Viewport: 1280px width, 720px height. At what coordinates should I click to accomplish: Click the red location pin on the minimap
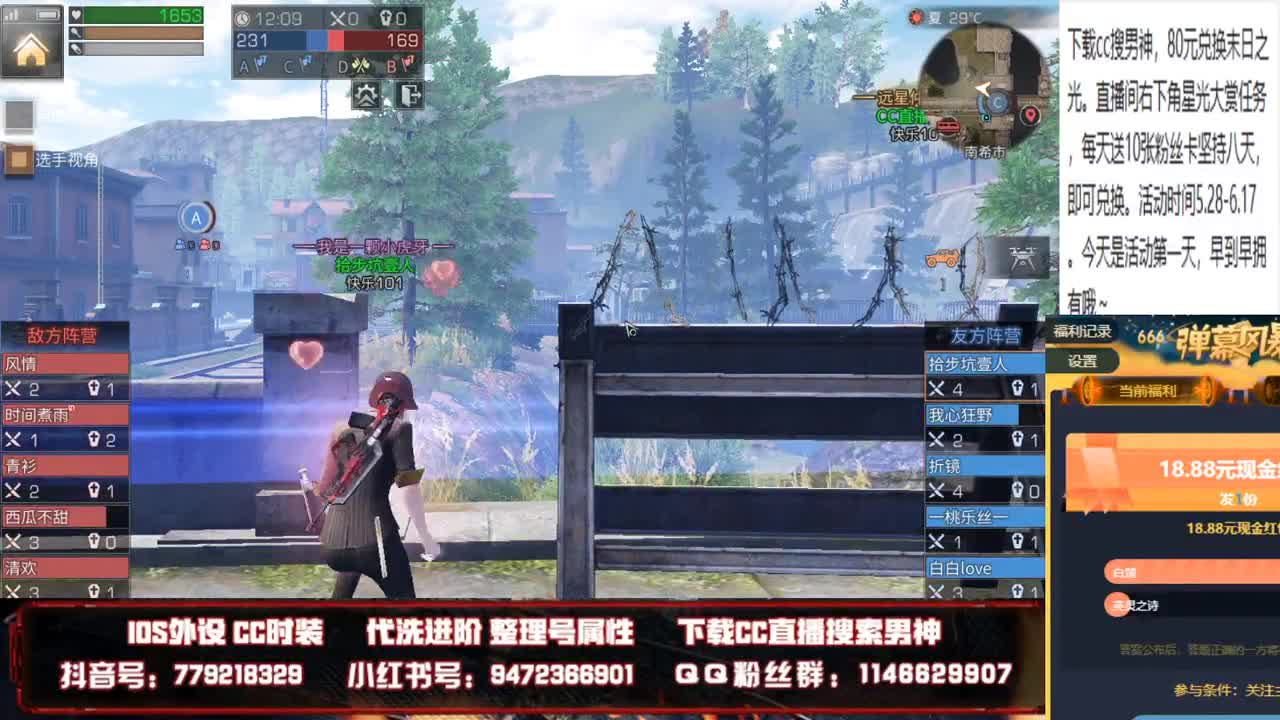point(1029,114)
